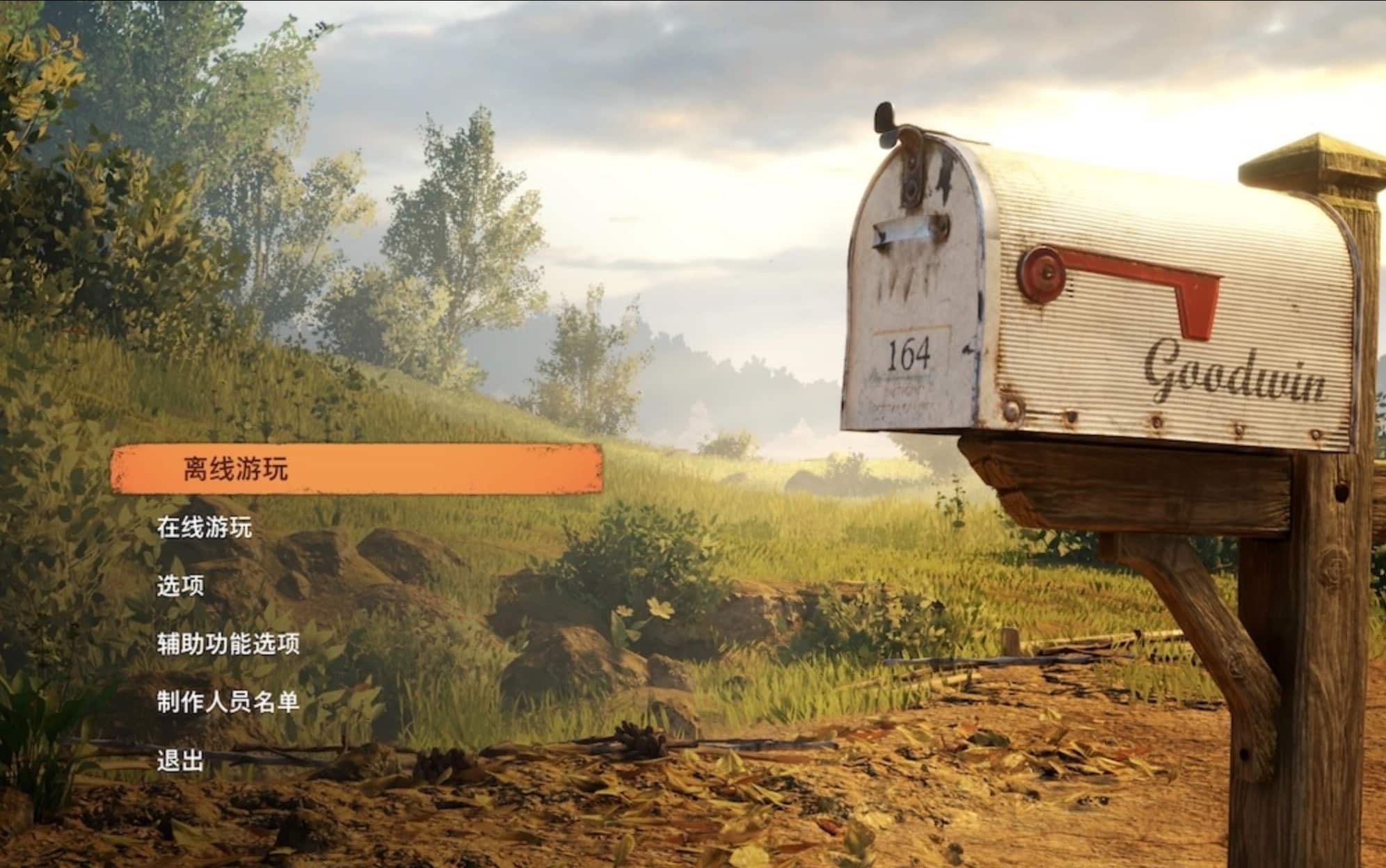View 制作人员名单 credits
This screenshot has width=1386, height=868.
click(228, 702)
